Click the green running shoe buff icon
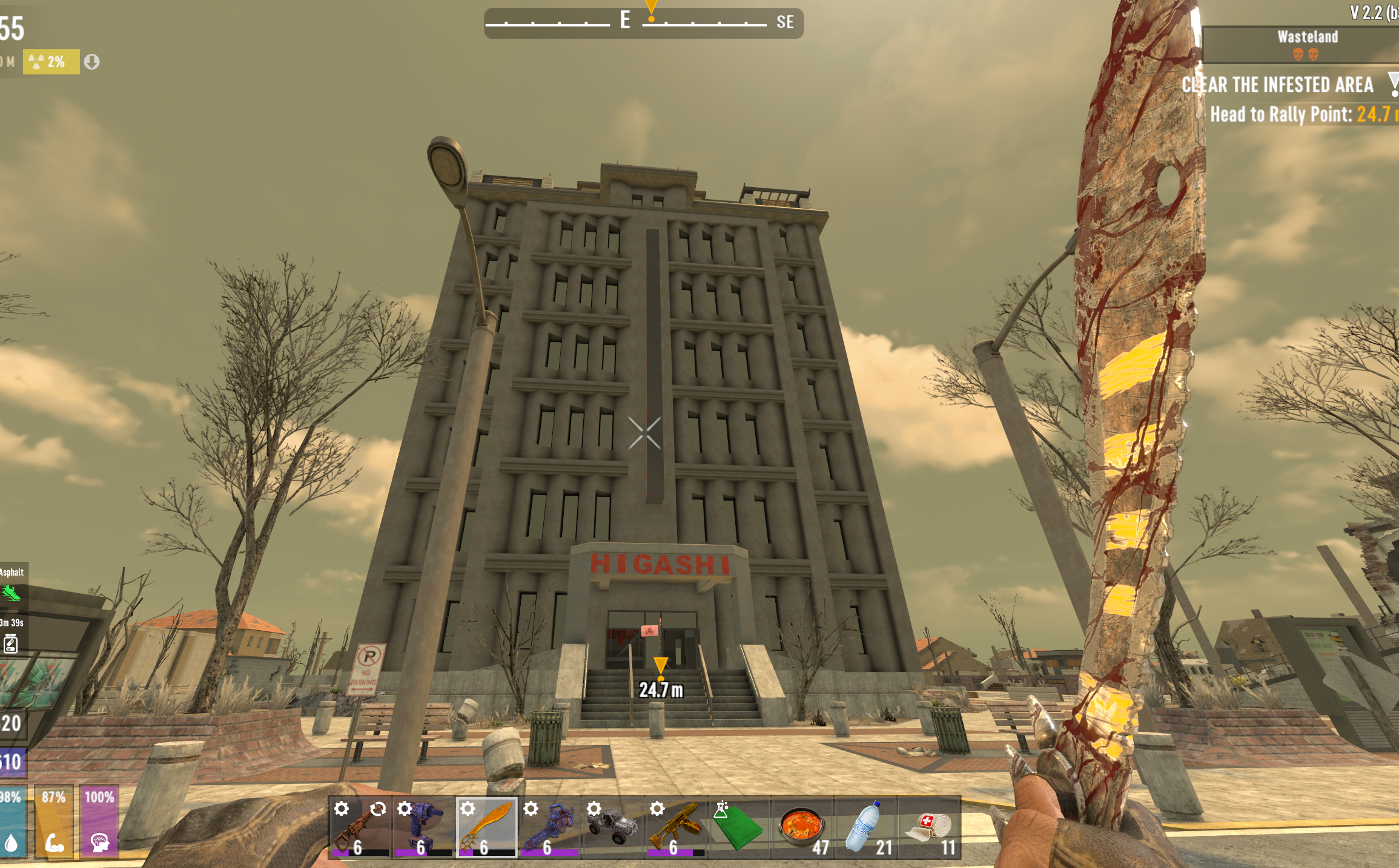This screenshot has height=868, width=1399. (x=12, y=593)
